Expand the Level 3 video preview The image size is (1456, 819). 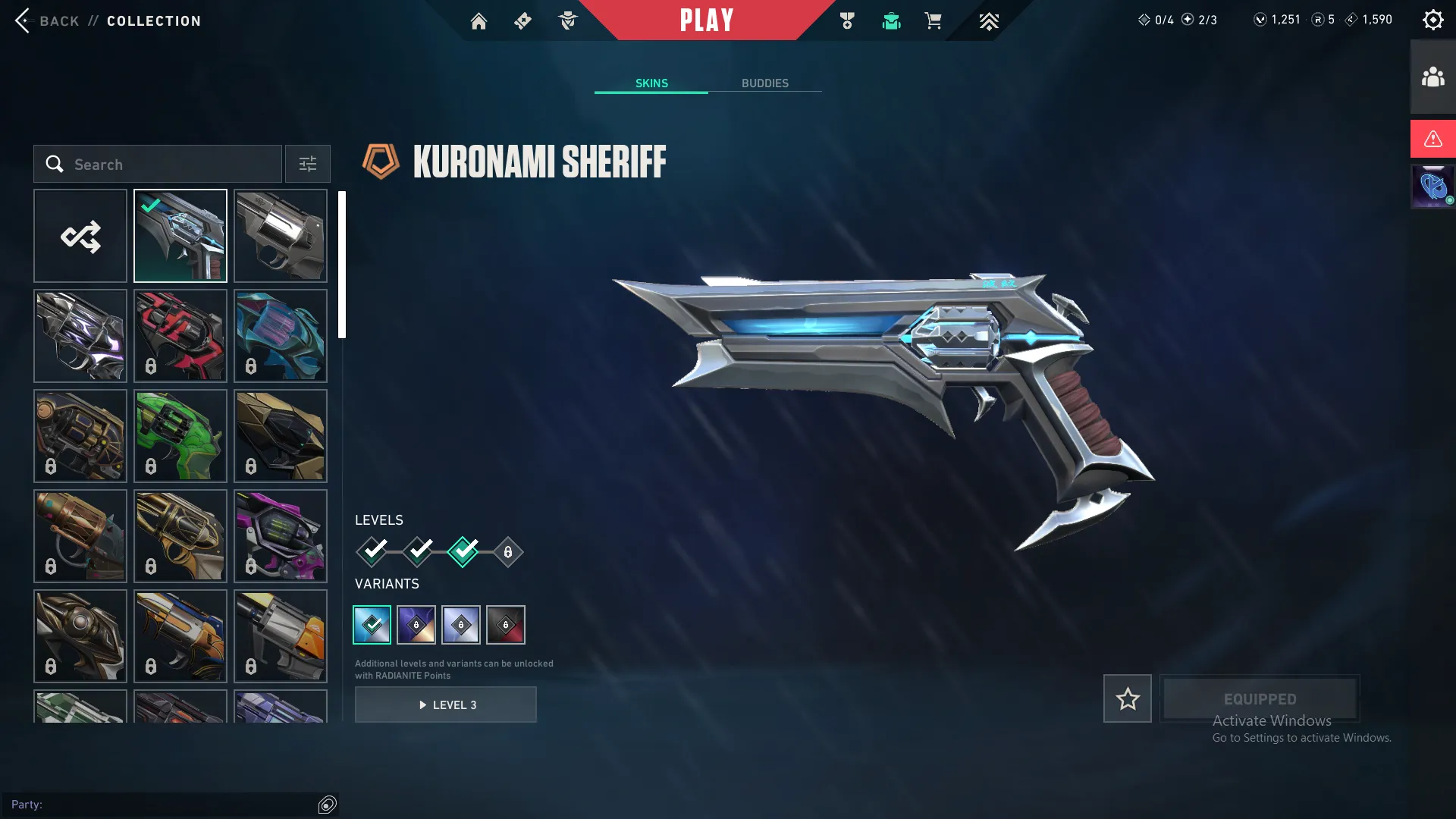click(446, 704)
